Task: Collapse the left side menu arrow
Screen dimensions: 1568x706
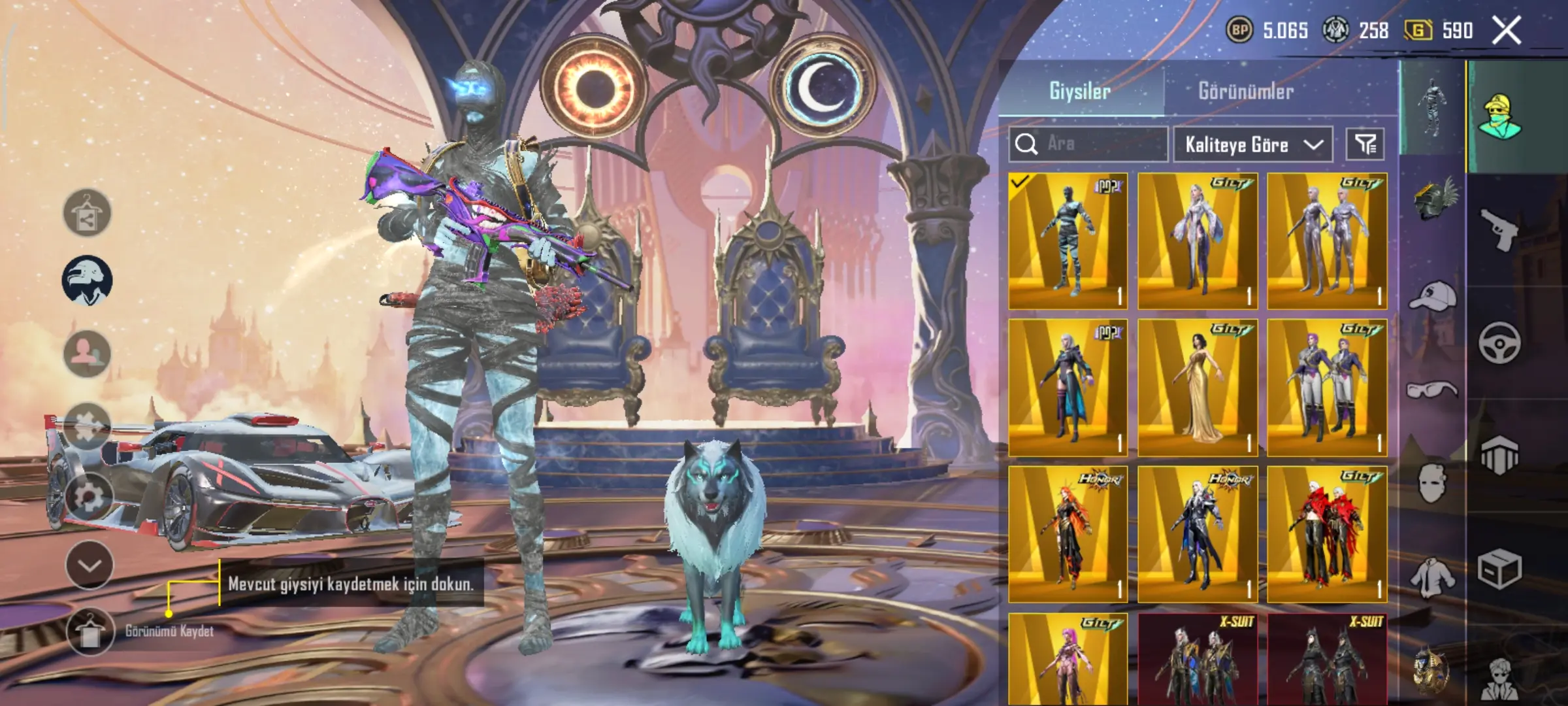Action: point(90,565)
